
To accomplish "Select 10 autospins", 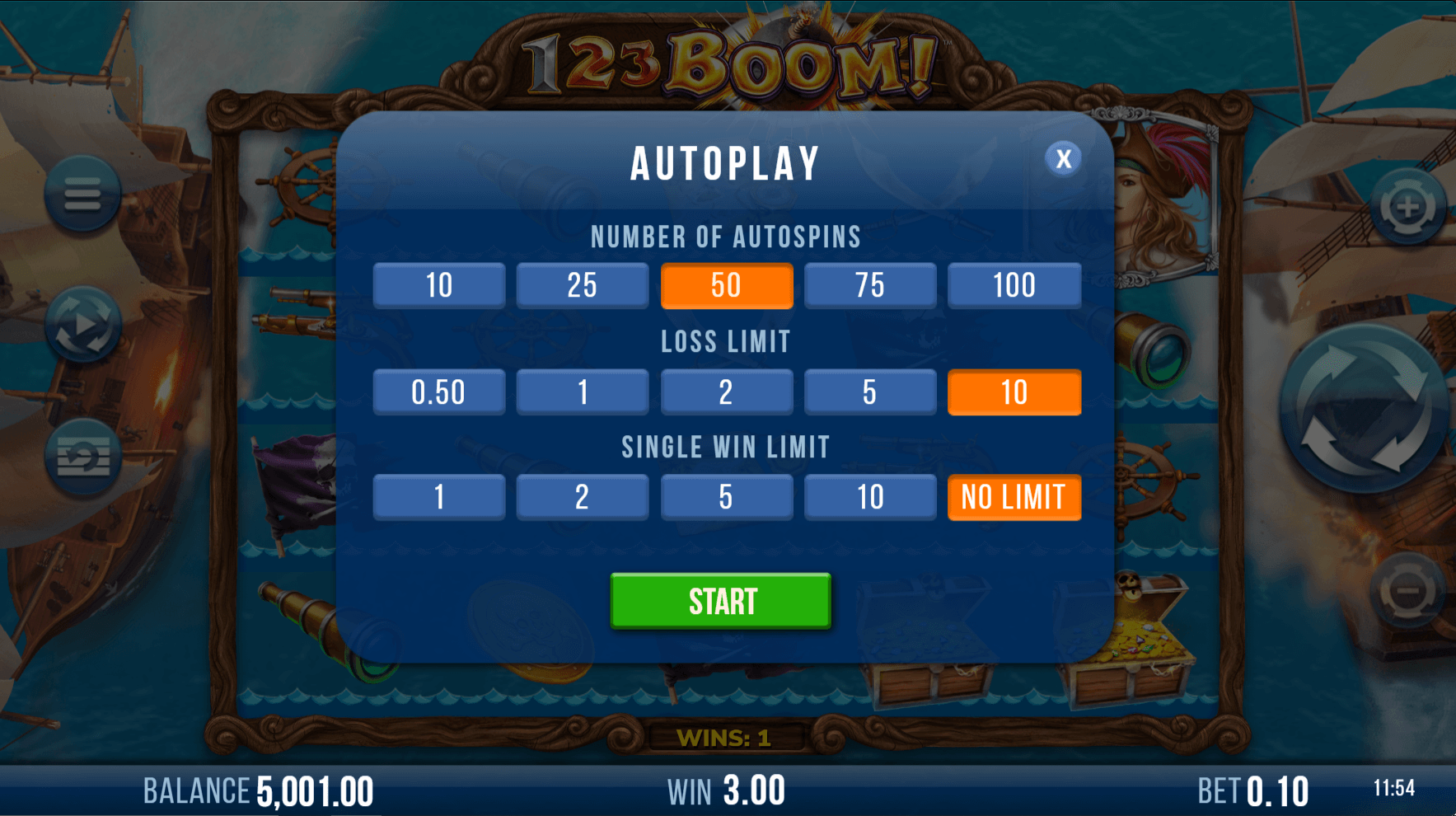I will click(x=438, y=286).
